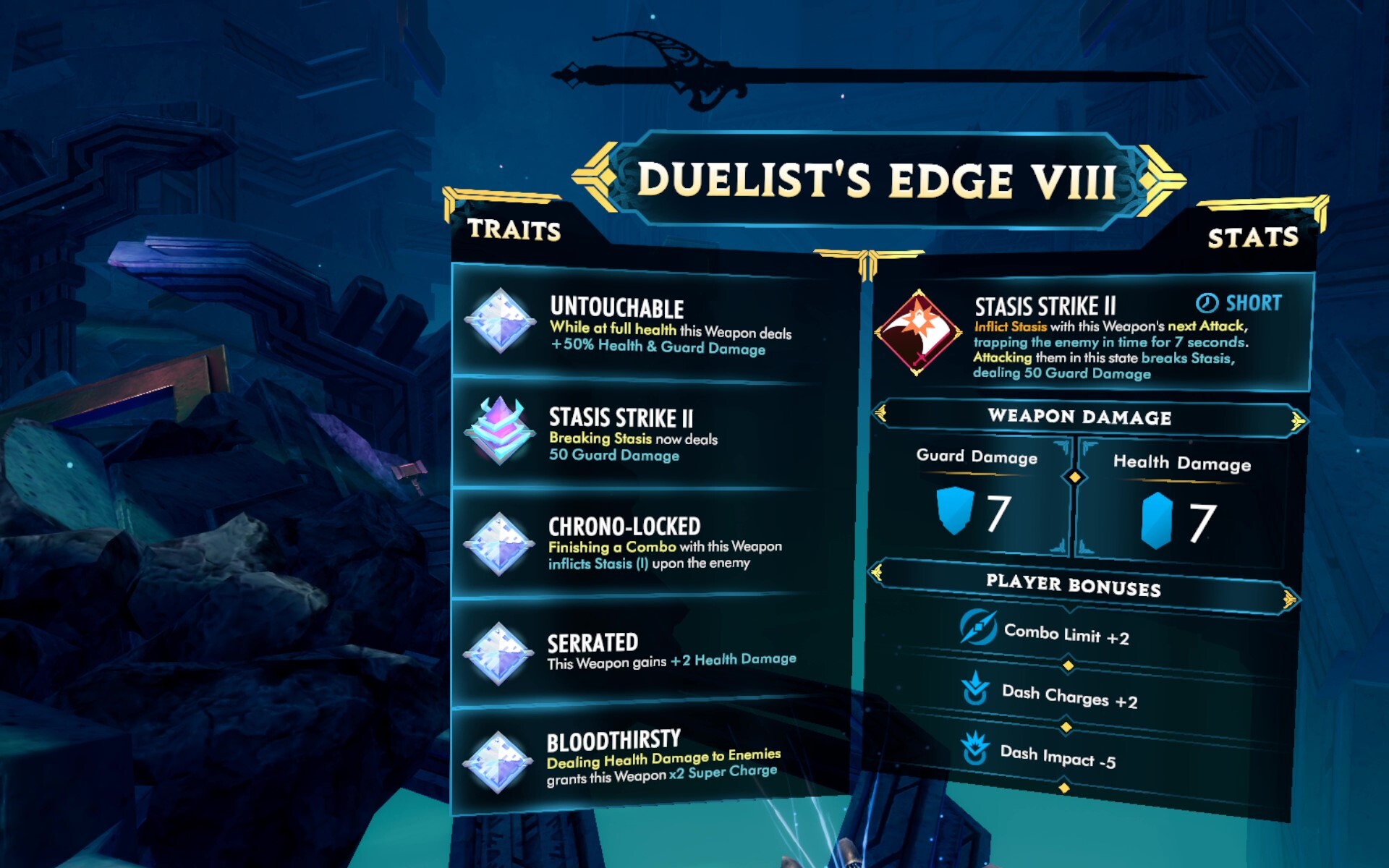The height and width of the screenshot is (868, 1389).
Task: Click the Duelist's Edge VIII title banner
Action: tap(877, 179)
